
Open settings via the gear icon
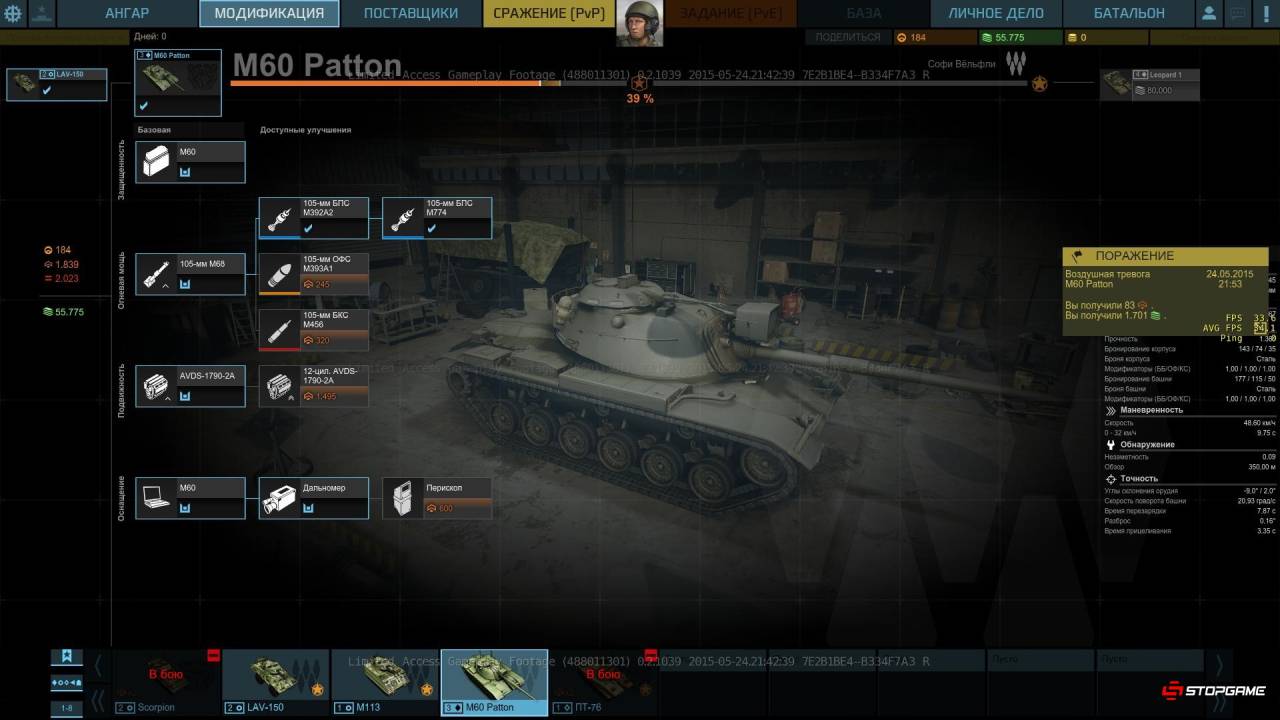coord(13,14)
